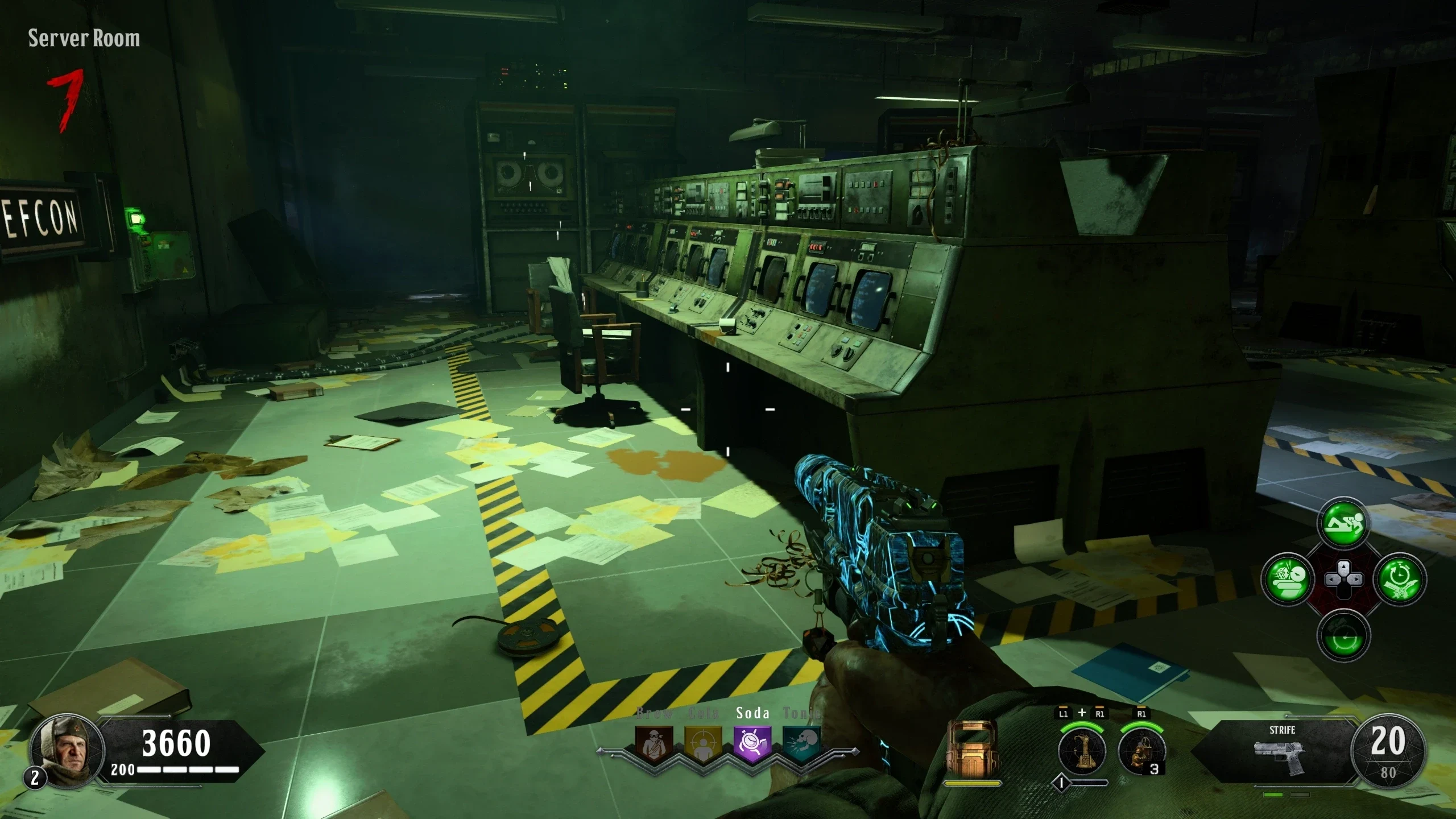Click the player character portrait
The width and height of the screenshot is (1456, 819).
(67, 750)
